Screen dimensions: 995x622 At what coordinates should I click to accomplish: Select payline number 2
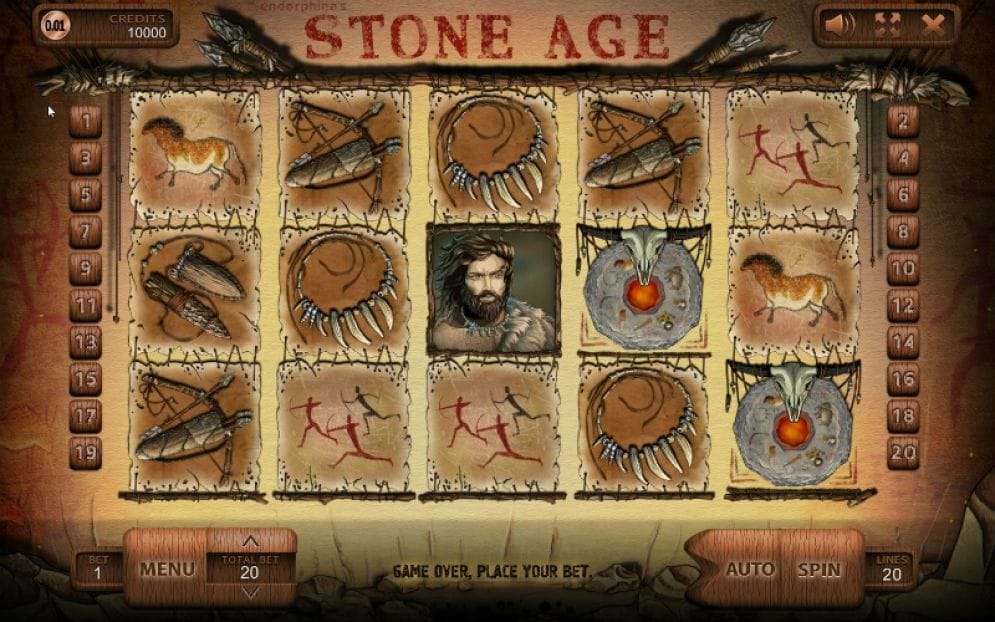[x=903, y=121]
